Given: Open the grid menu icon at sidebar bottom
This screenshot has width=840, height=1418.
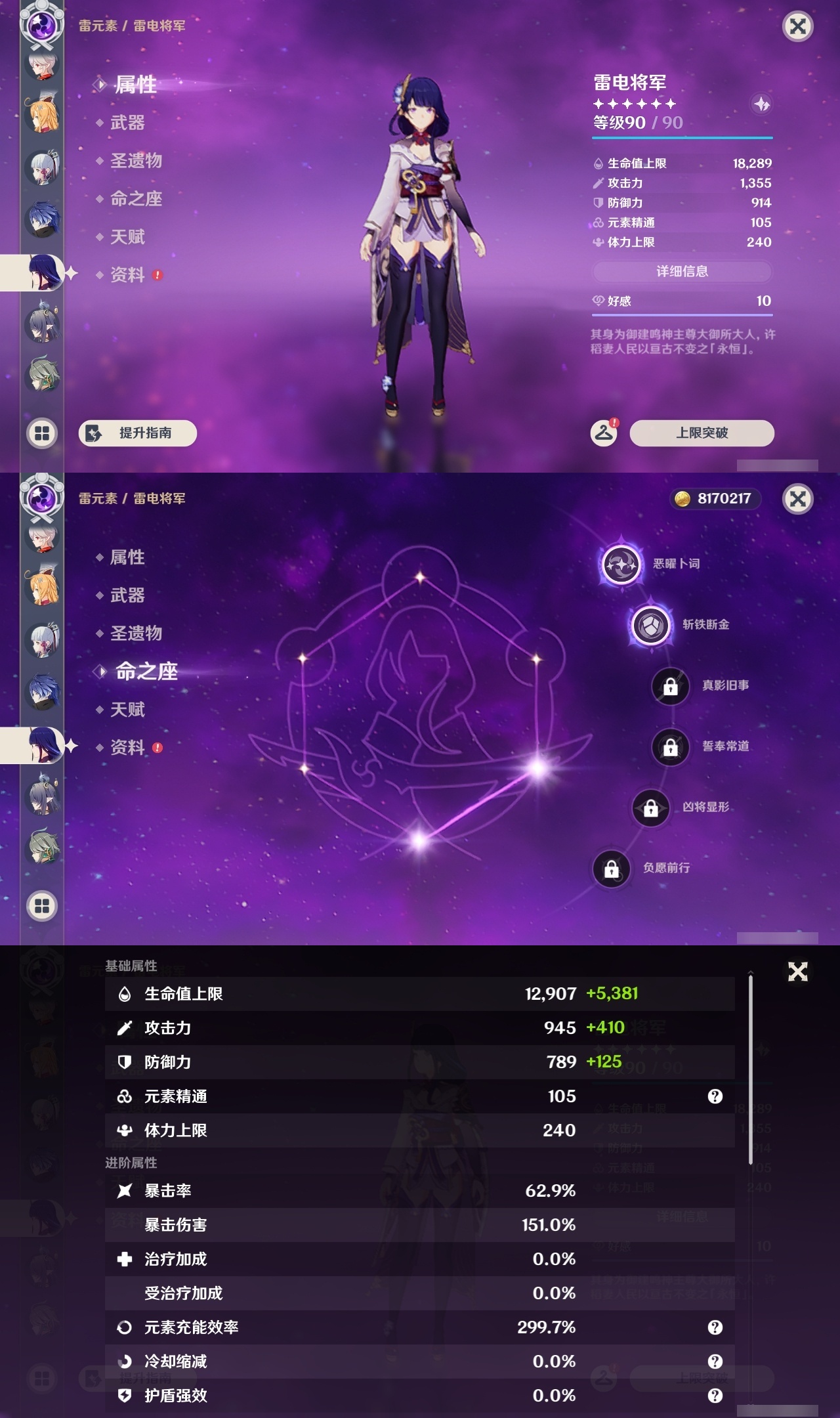Looking at the screenshot, I should 41,433.
